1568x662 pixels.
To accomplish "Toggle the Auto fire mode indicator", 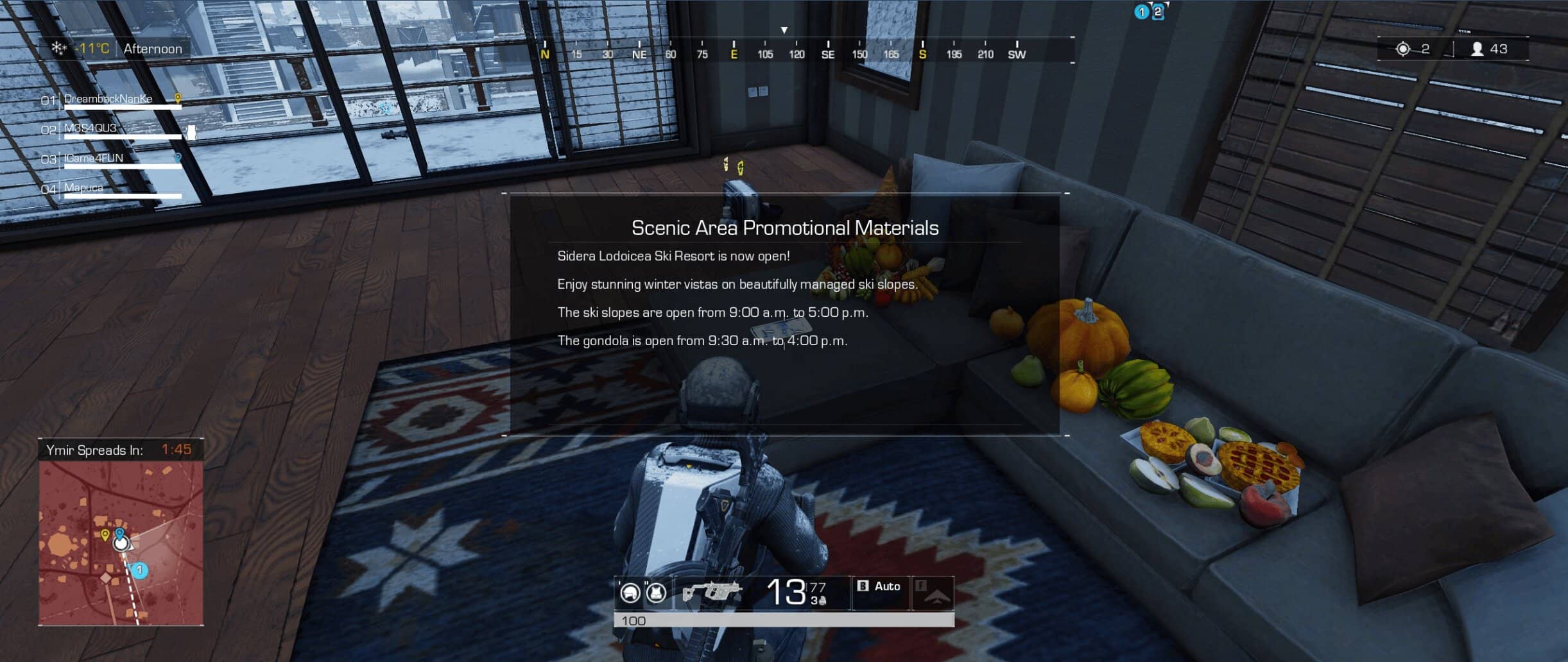I will coord(880,586).
